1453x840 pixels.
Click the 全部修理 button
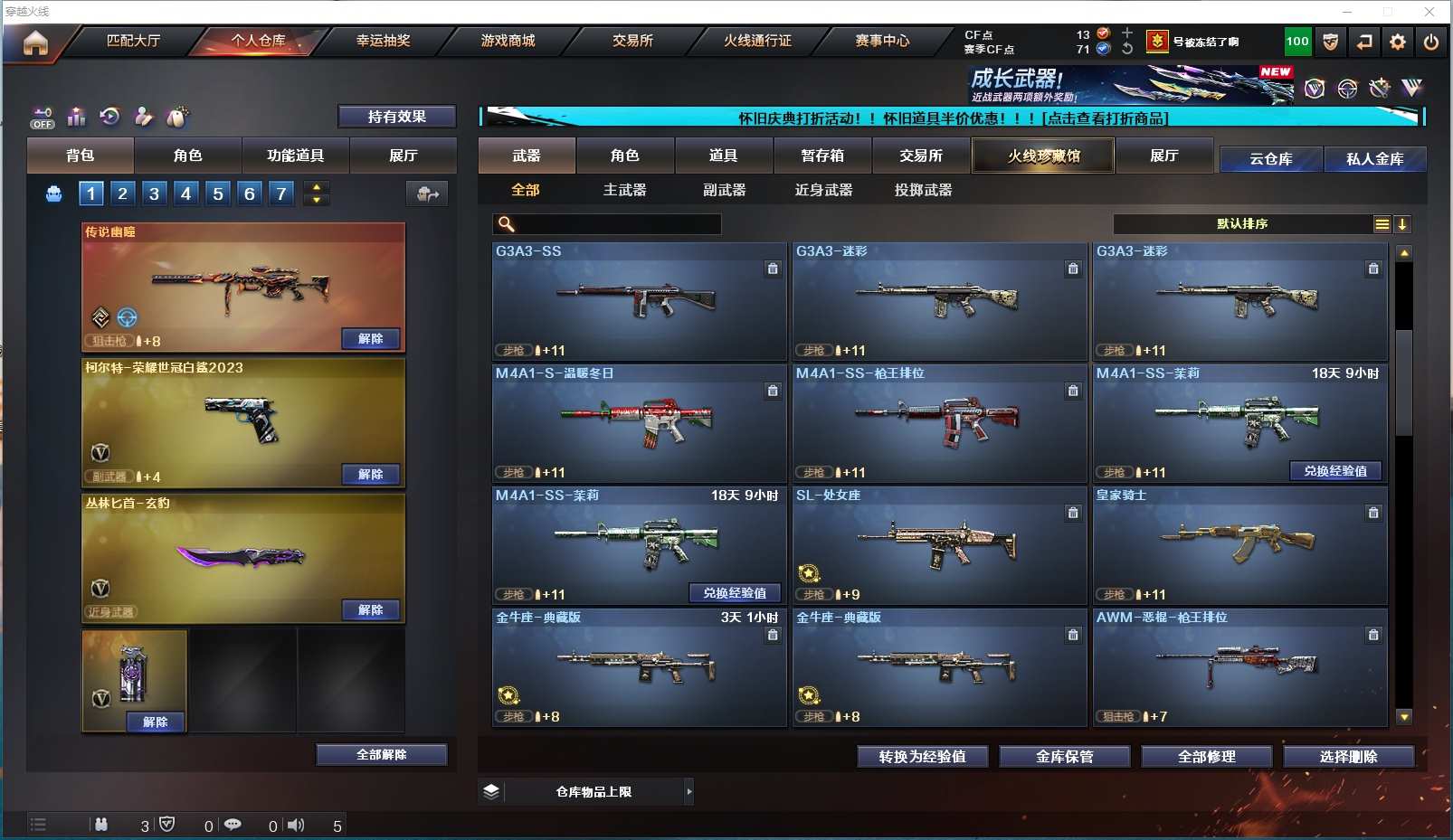(1206, 756)
